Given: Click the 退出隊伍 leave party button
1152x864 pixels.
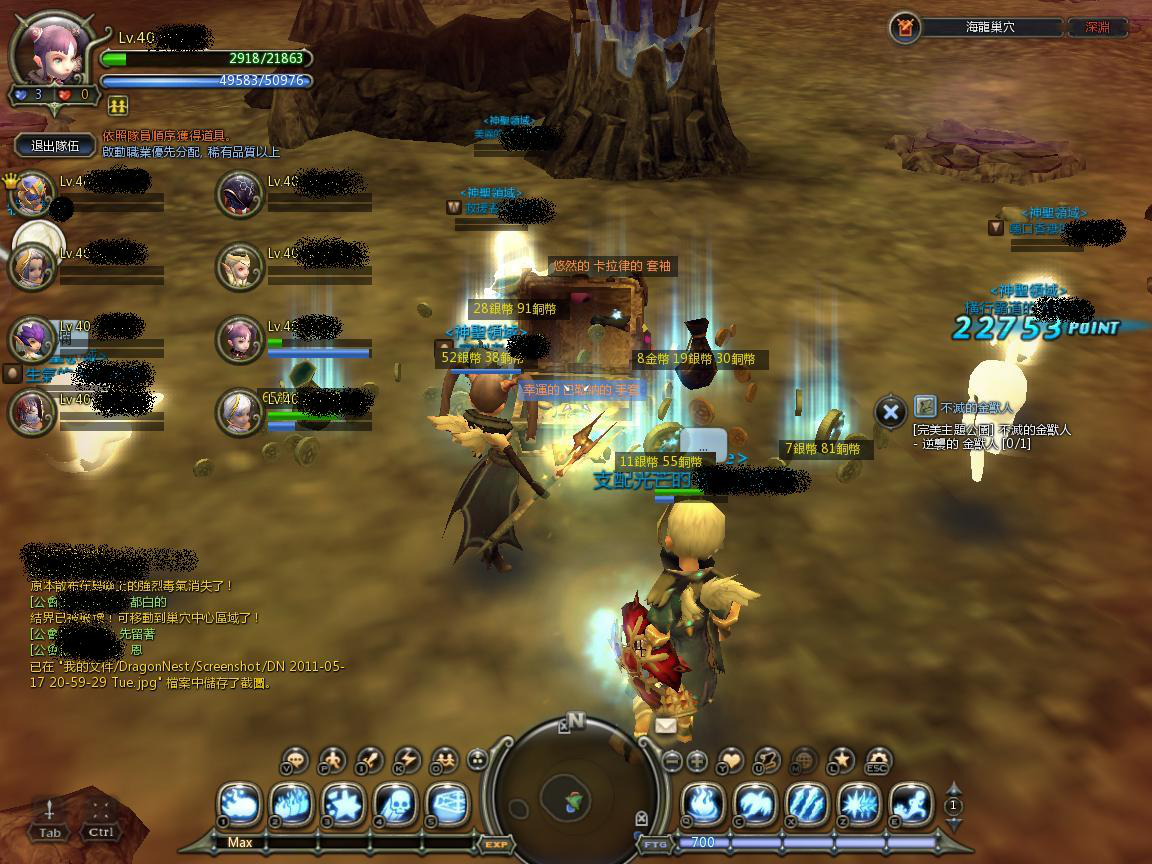Looking at the screenshot, I should tap(55, 146).
